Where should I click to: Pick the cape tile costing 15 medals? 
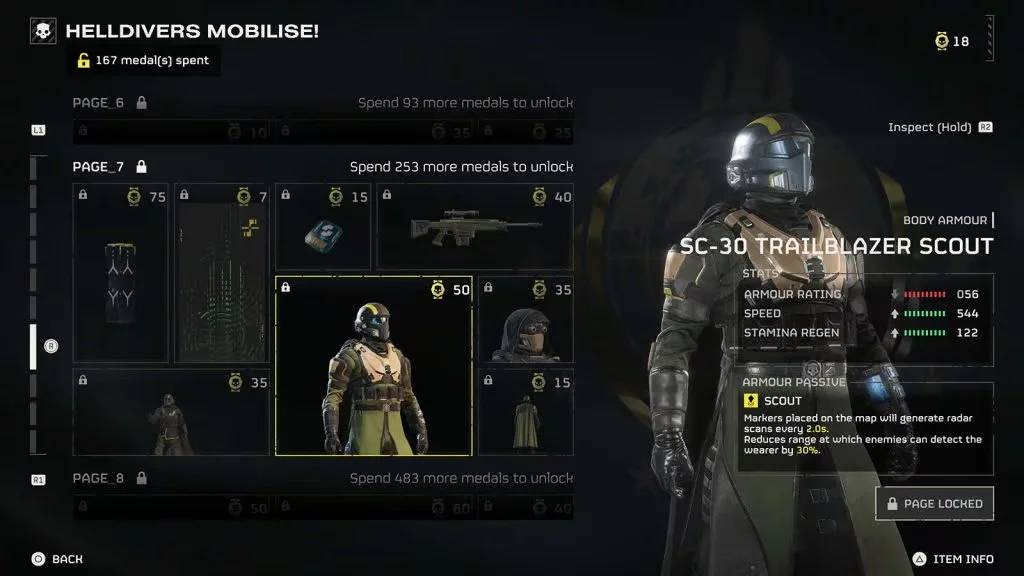pos(526,412)
